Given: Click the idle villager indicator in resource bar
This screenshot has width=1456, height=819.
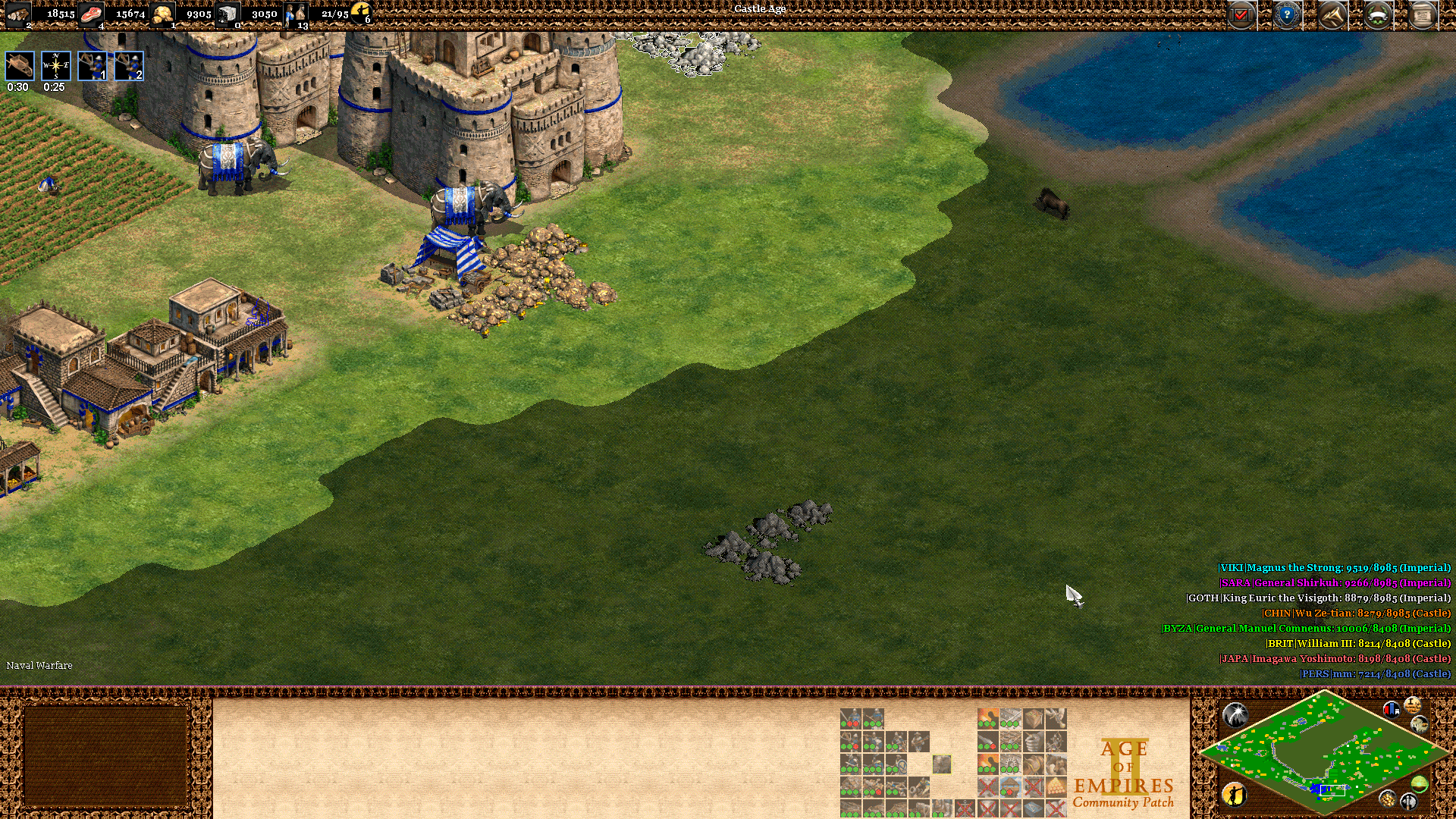Looking at the screenshot, I should (361, 12).
